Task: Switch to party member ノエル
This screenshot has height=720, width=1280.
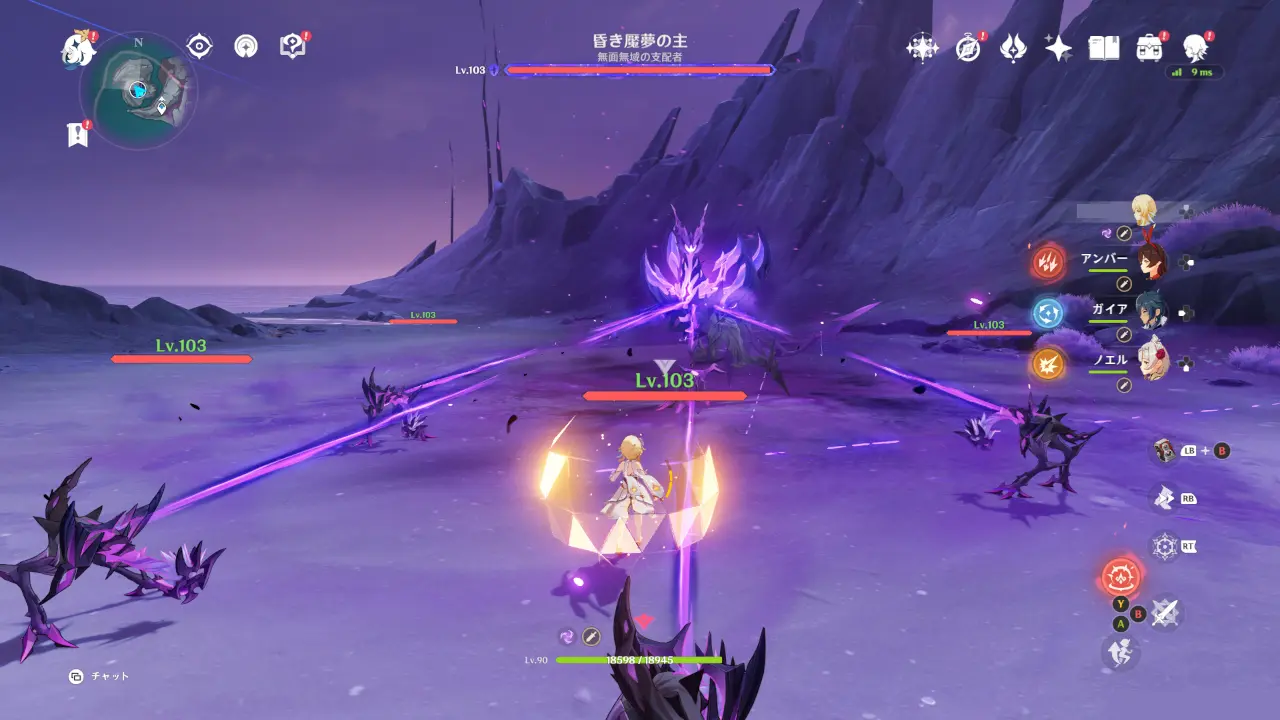Action: [x=1151, y=363]
